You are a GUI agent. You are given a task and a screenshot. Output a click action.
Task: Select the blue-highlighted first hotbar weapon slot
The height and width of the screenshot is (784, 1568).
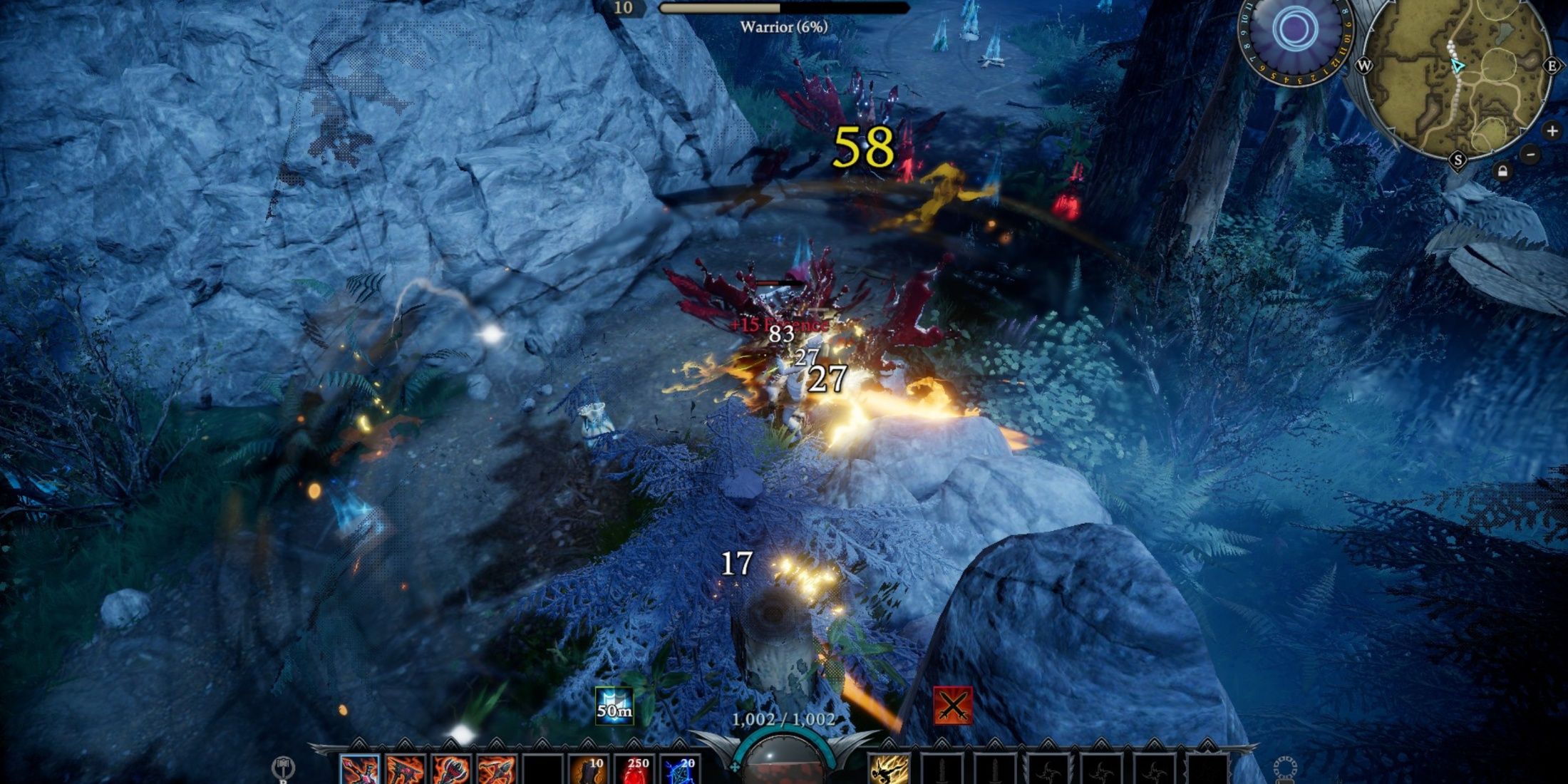point(360,770)
